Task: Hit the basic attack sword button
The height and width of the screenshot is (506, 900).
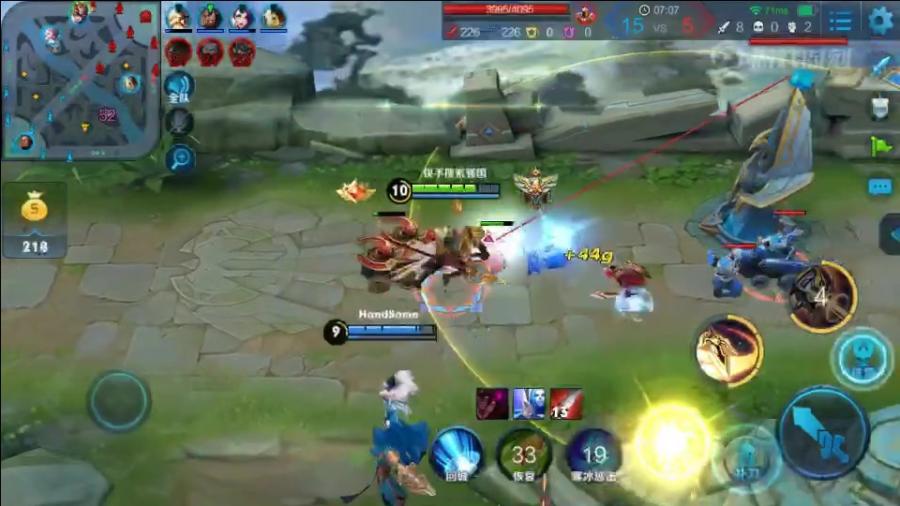Action: click(823, 432)
